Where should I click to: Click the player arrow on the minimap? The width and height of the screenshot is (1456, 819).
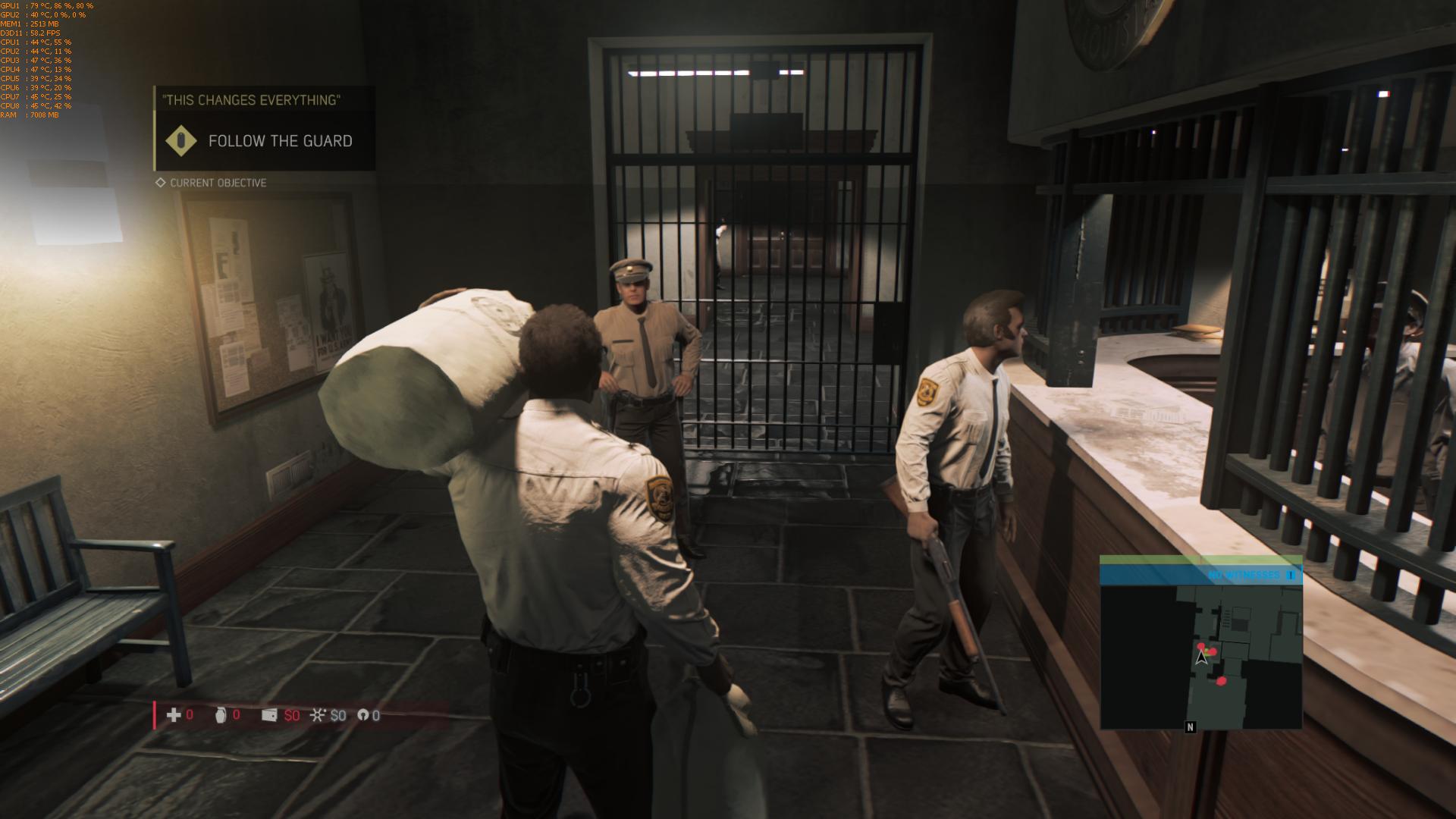point(1201,657)
